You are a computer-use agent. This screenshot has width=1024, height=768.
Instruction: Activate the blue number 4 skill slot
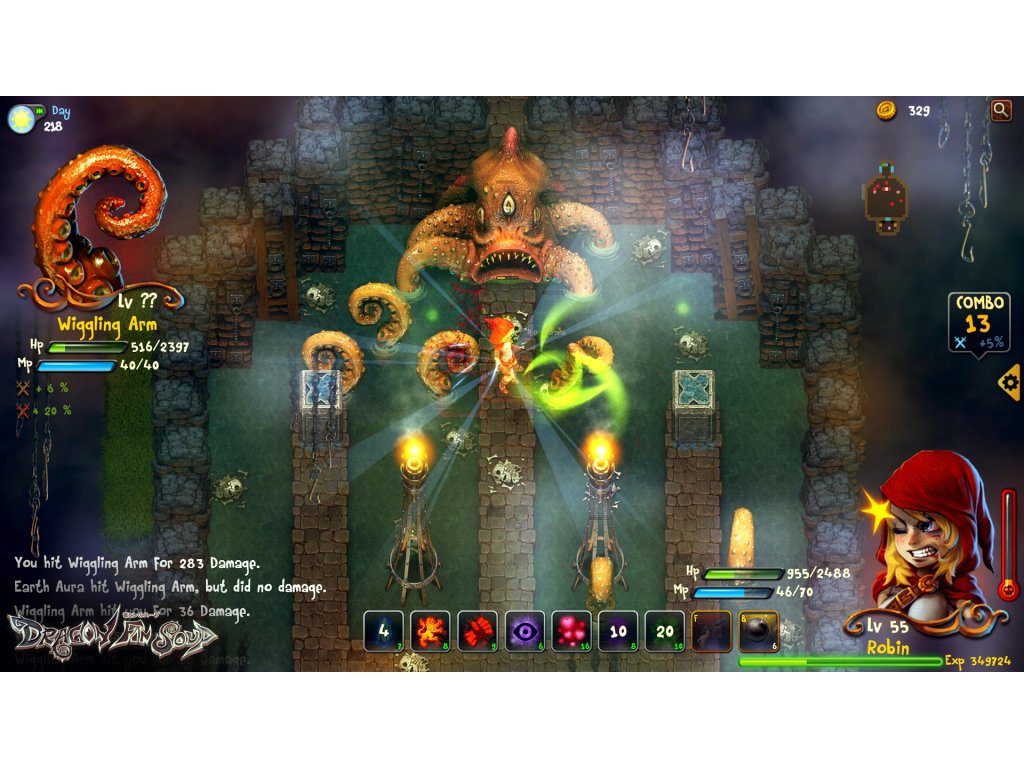(x=383, y=631)
